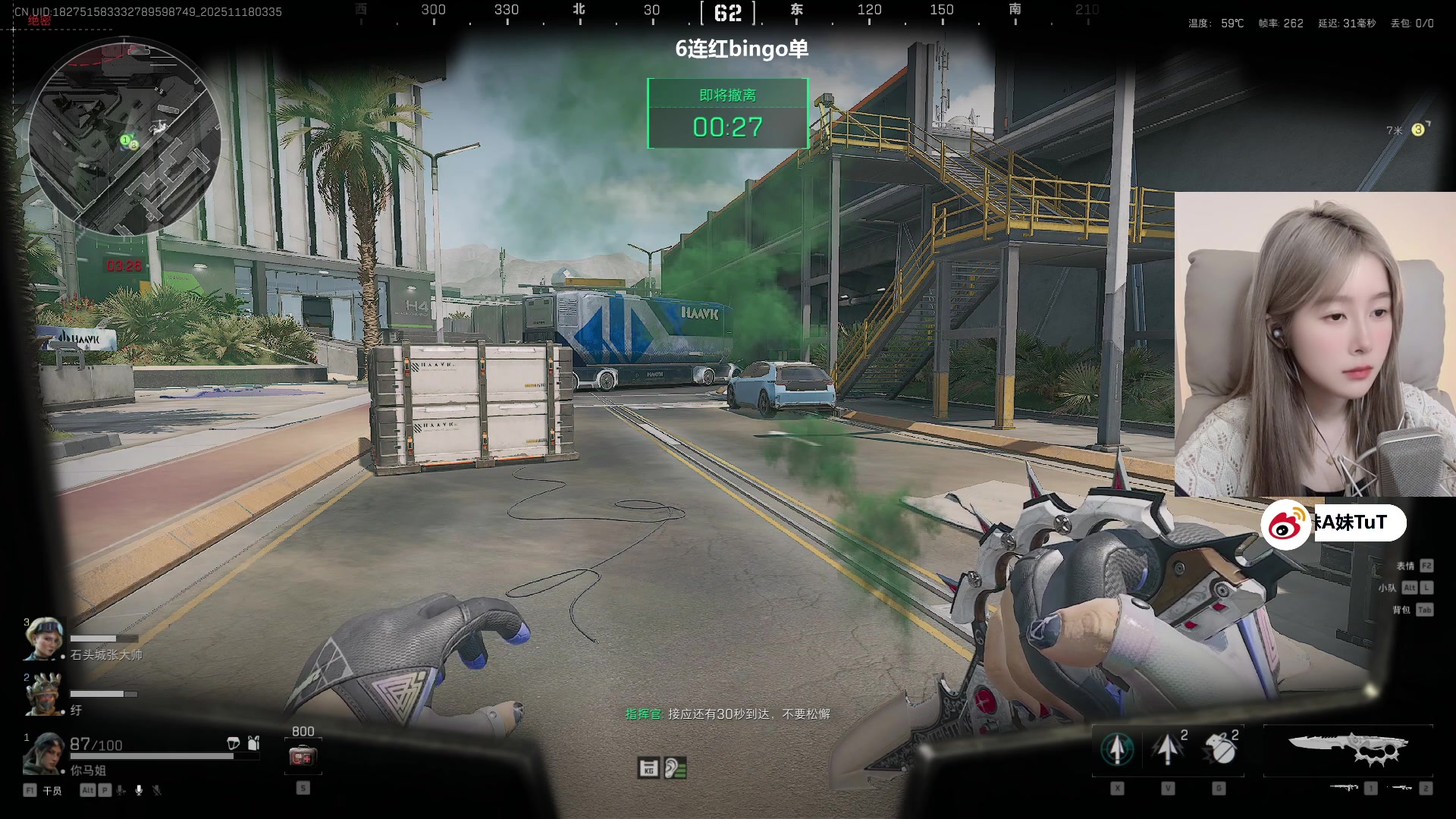Click the helmet armor status icon

pos(234,743)
